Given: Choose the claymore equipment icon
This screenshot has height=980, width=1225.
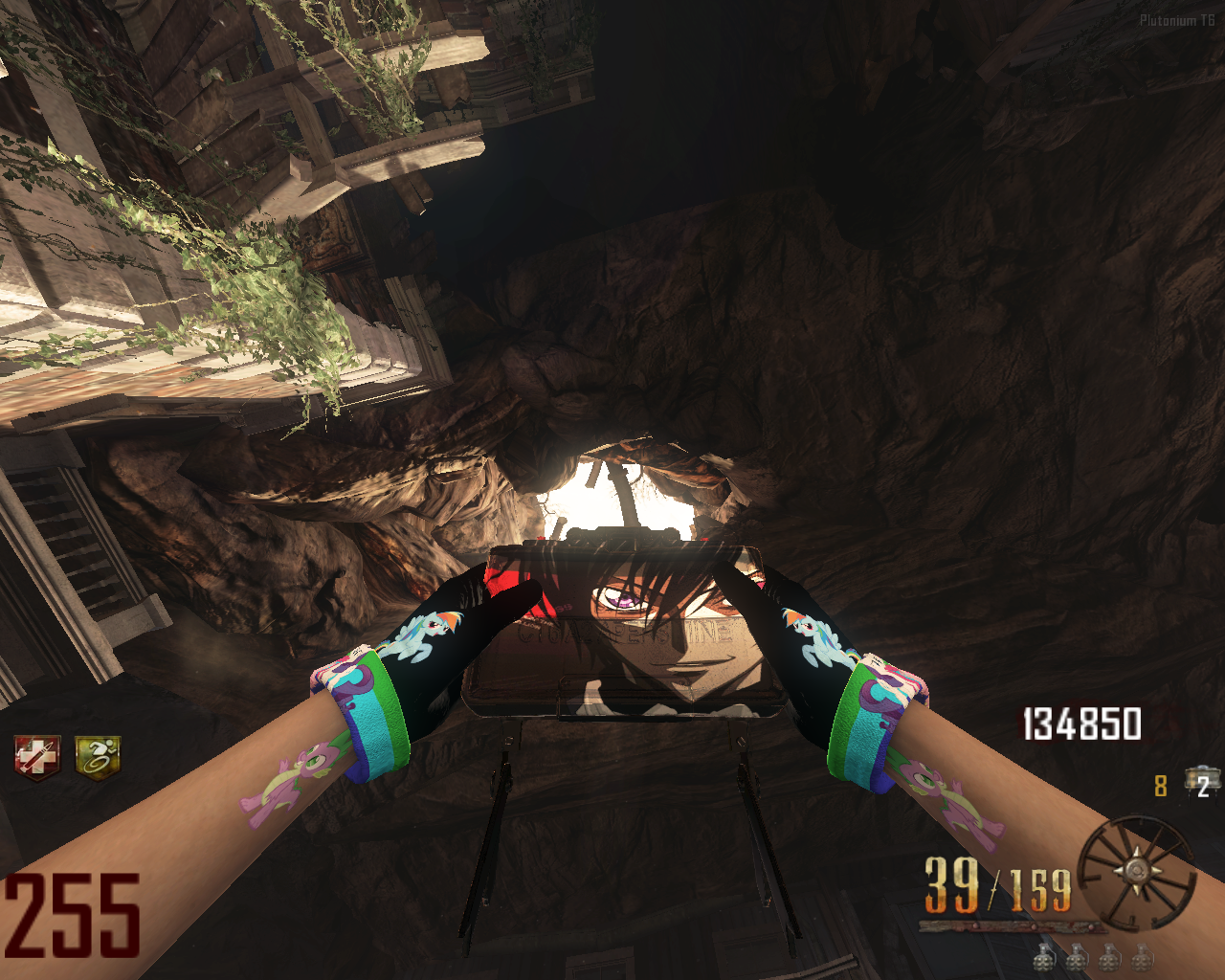Looking at the screenshot, I should [1199, 781].
